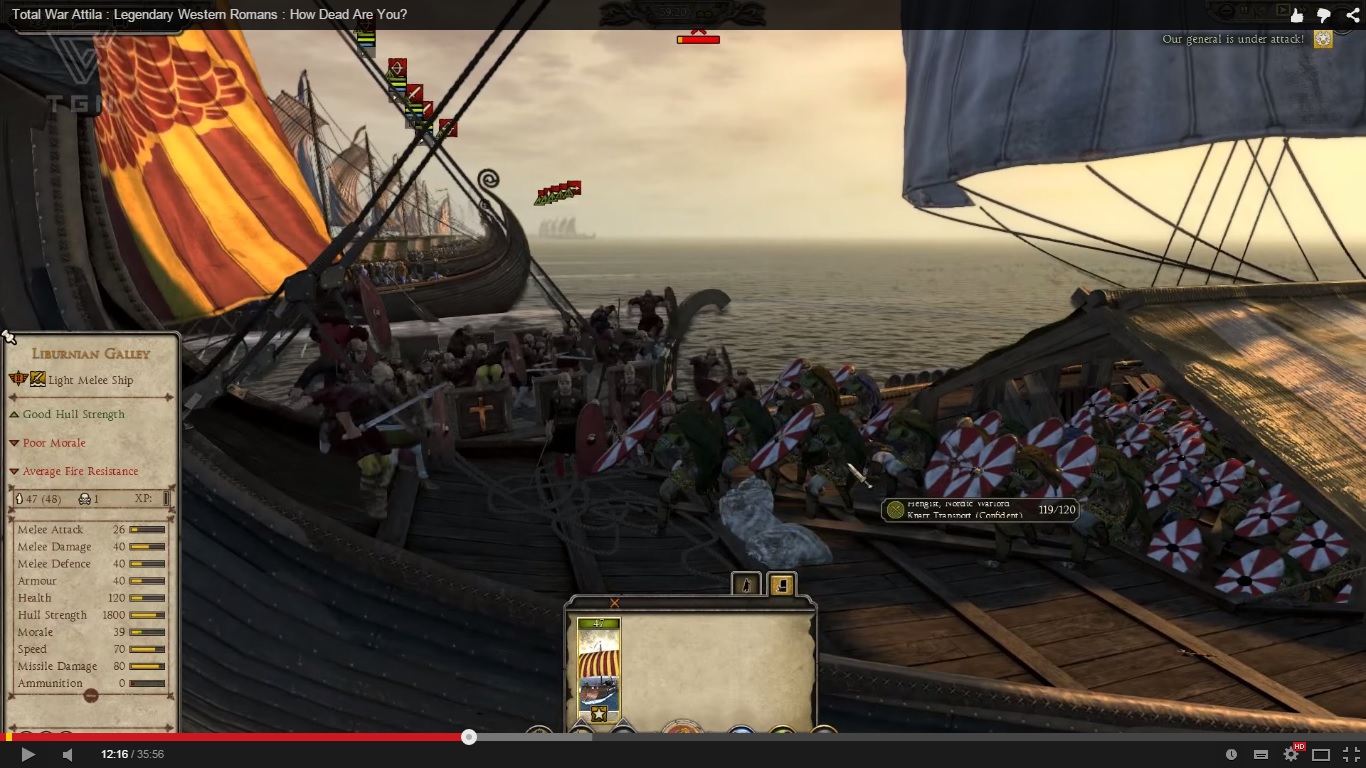Like the video with thumbs up

(x=1297, y=15)
